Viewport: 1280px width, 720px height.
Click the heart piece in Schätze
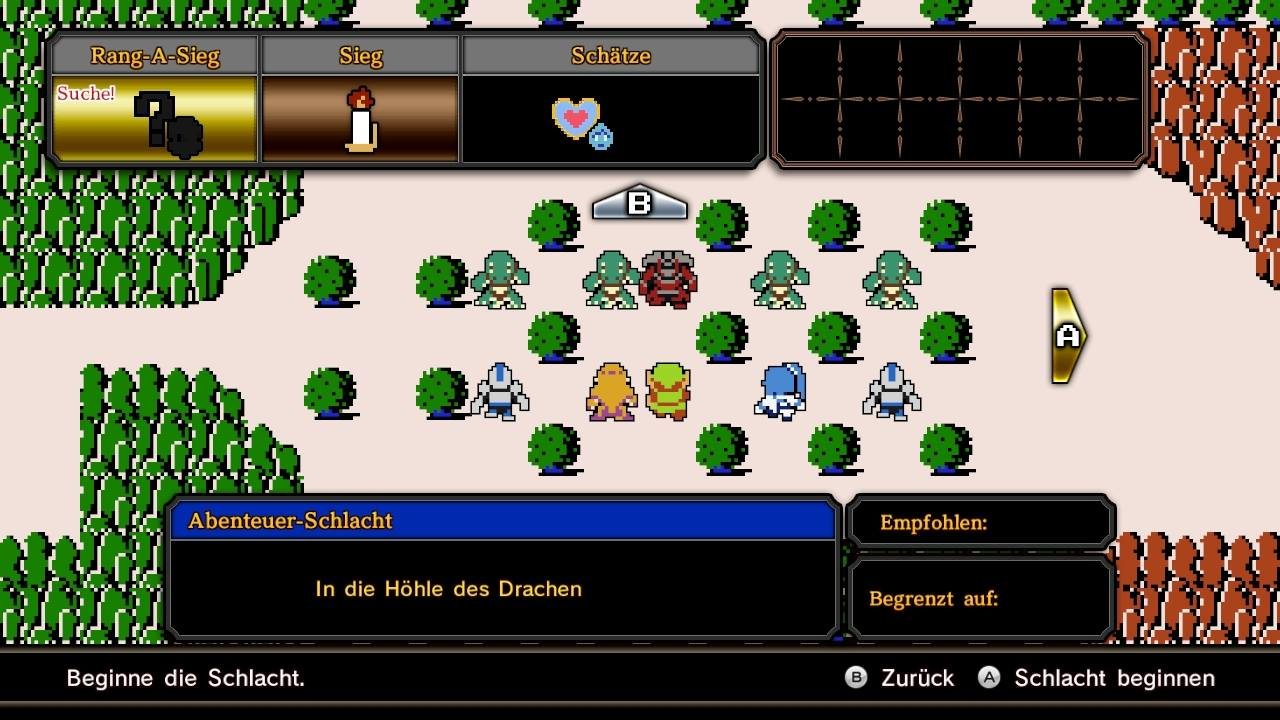tap(578, 120)
